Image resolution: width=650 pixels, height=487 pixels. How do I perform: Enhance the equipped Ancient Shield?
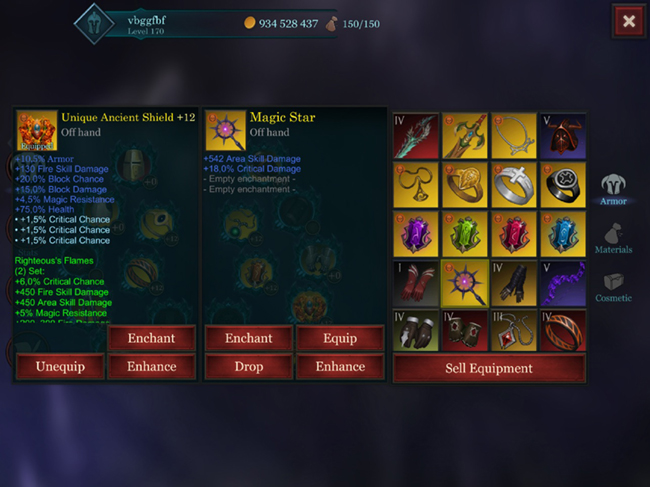click(x=151, y=366)
